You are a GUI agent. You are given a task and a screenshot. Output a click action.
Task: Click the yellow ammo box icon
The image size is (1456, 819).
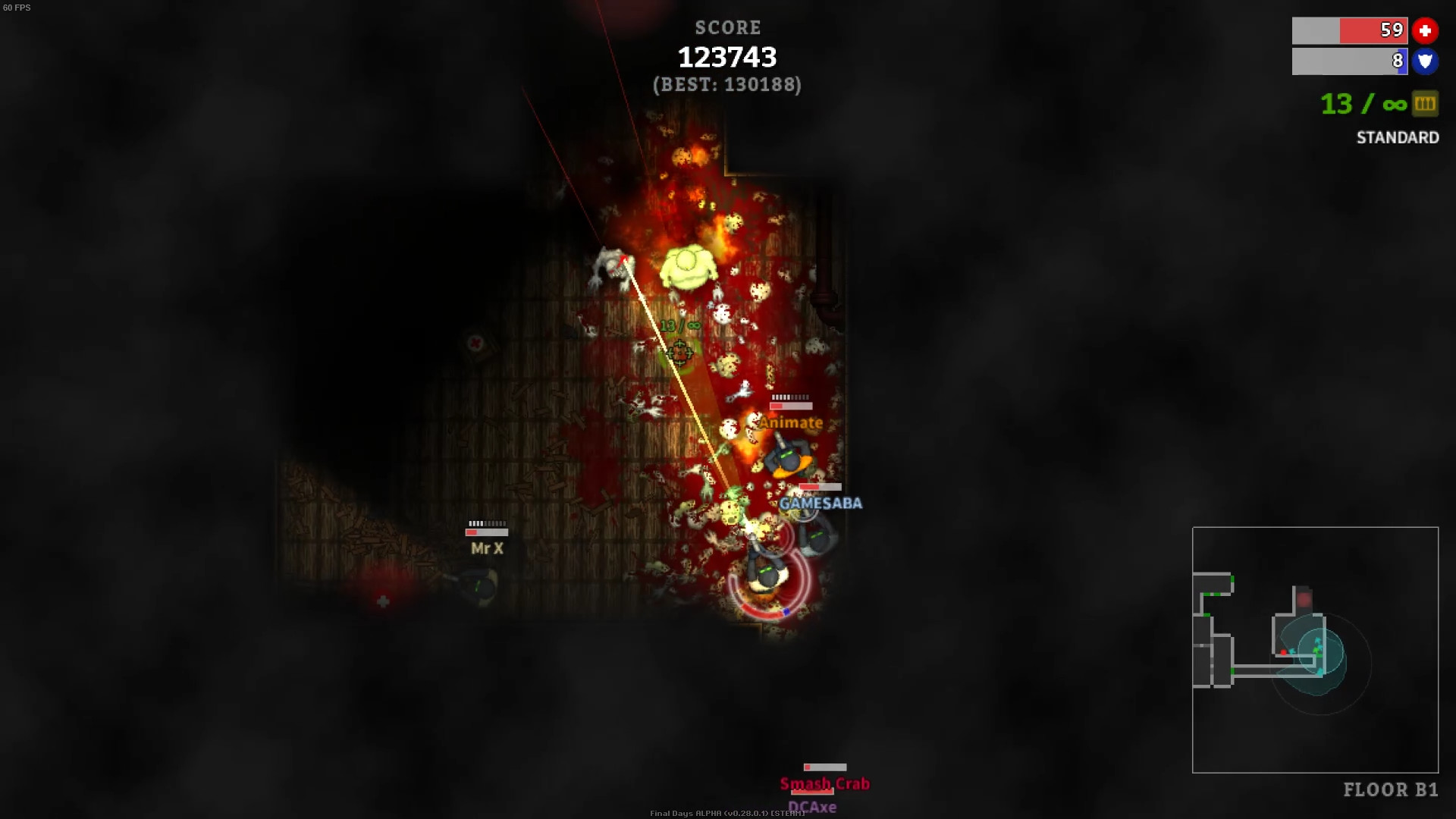(x=1425, y=104)
